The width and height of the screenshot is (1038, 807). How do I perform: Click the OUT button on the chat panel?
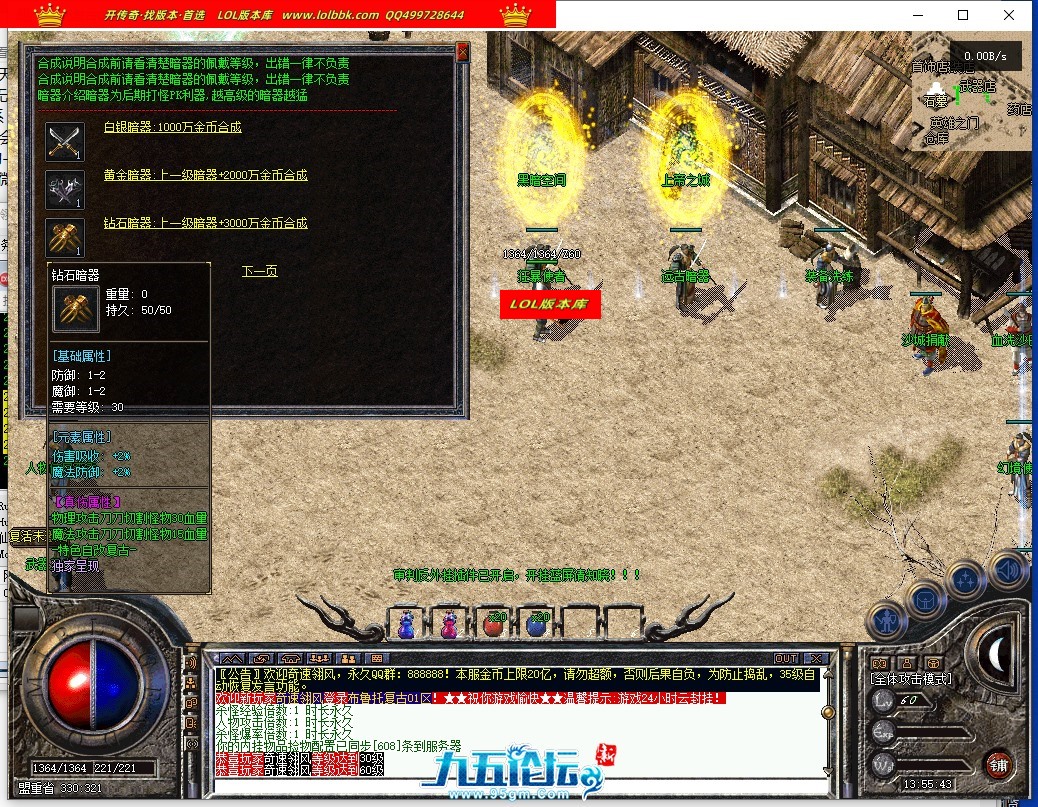pos(786,658)
